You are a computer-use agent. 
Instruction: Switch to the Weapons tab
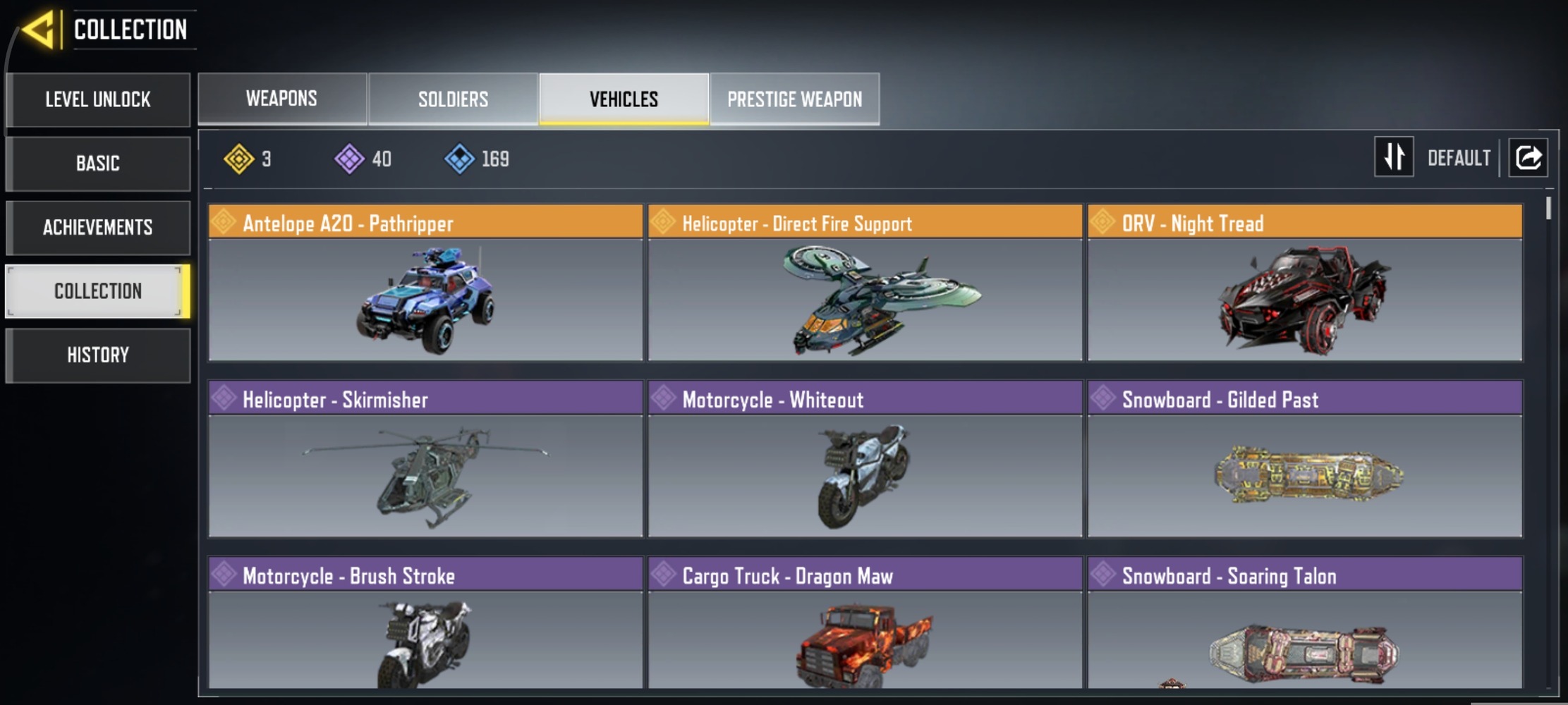(x=281, y=99)
